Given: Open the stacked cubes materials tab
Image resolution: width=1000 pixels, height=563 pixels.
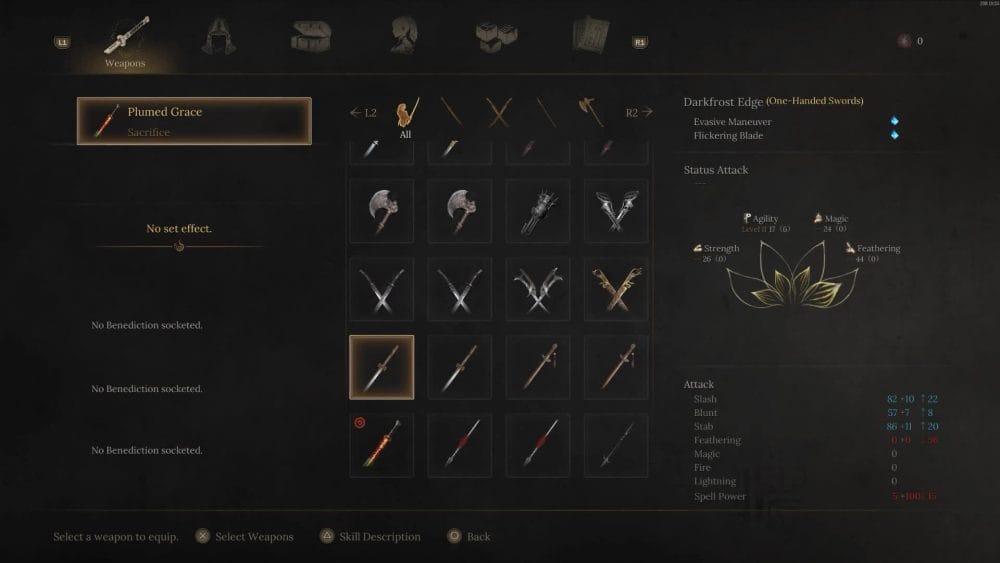Looking at the screenshot, I should (496, 38).
